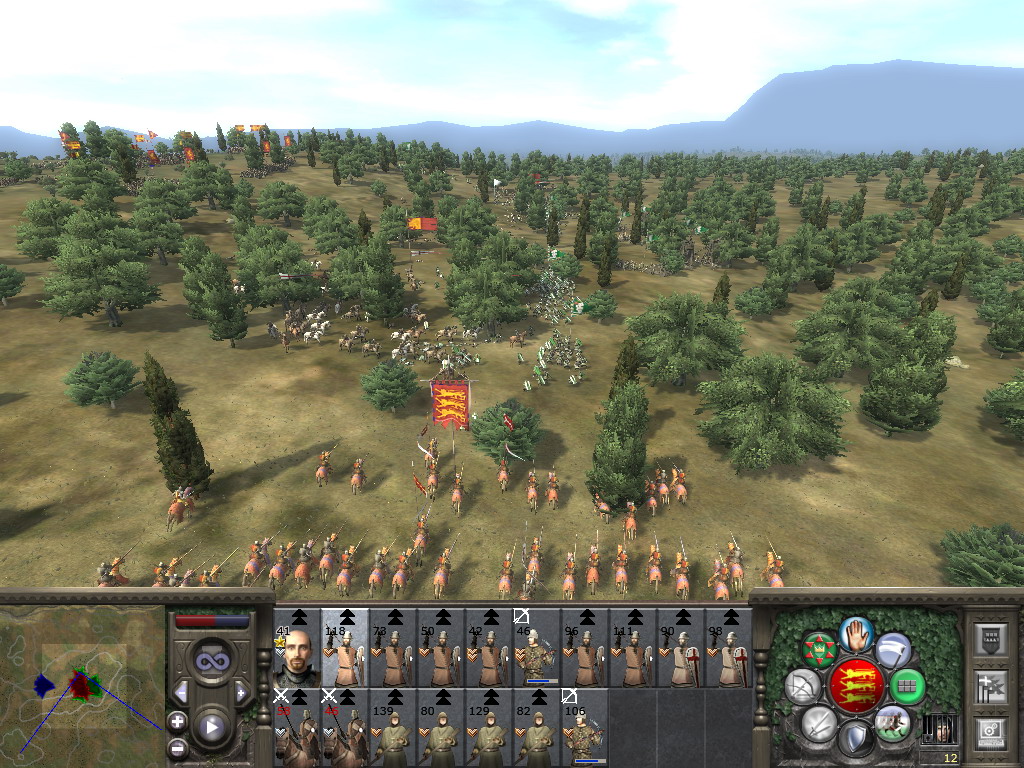This screenshot has width=1024, height=768.
Task: Select the archer unit card with 106 men
Action: pyautogui.click(x=585, y=728)
